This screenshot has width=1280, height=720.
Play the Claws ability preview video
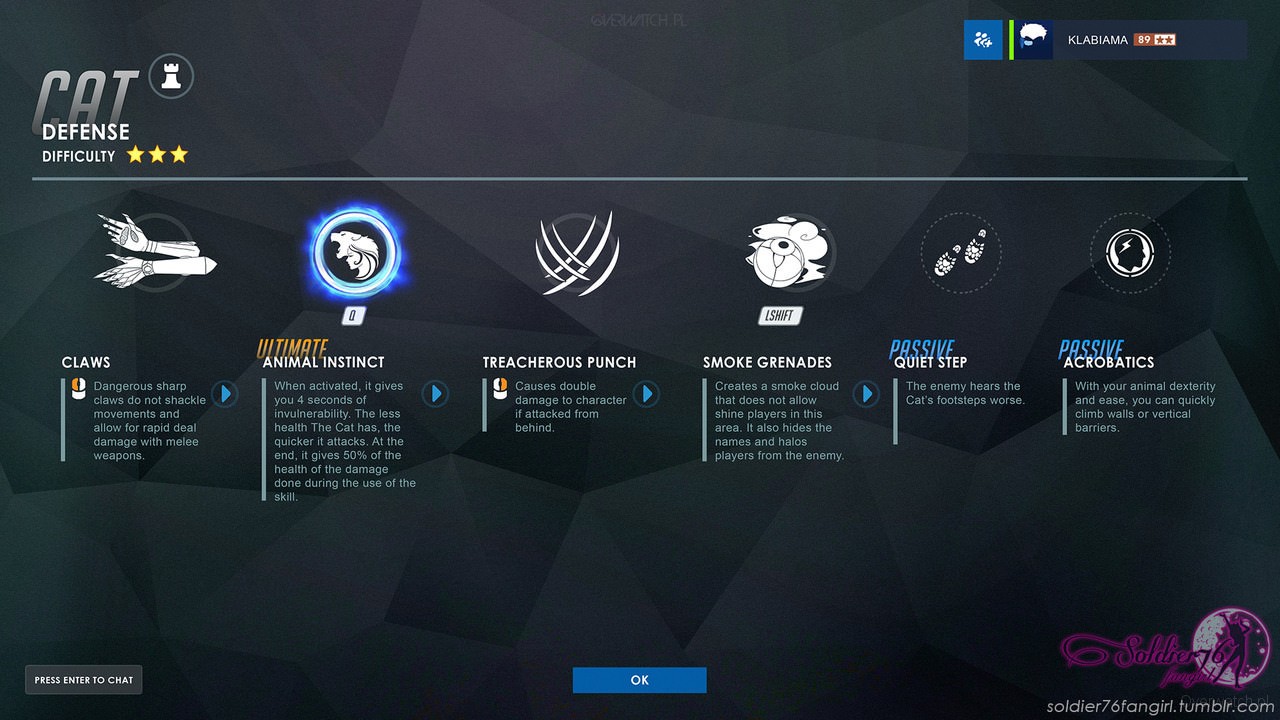224,394
